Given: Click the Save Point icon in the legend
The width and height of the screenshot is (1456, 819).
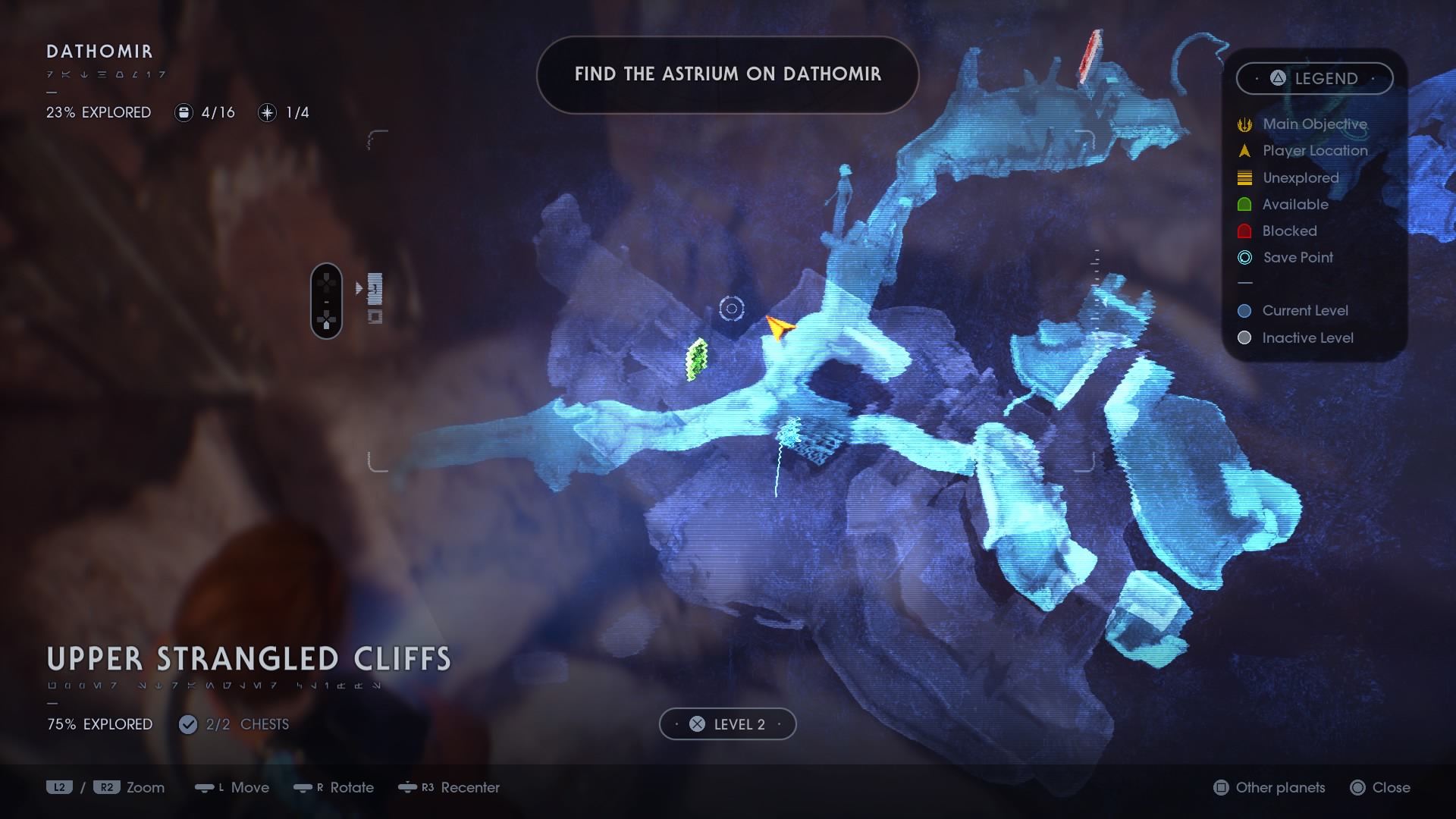Looking at the screenshot, I should [x=1244, y=258].
